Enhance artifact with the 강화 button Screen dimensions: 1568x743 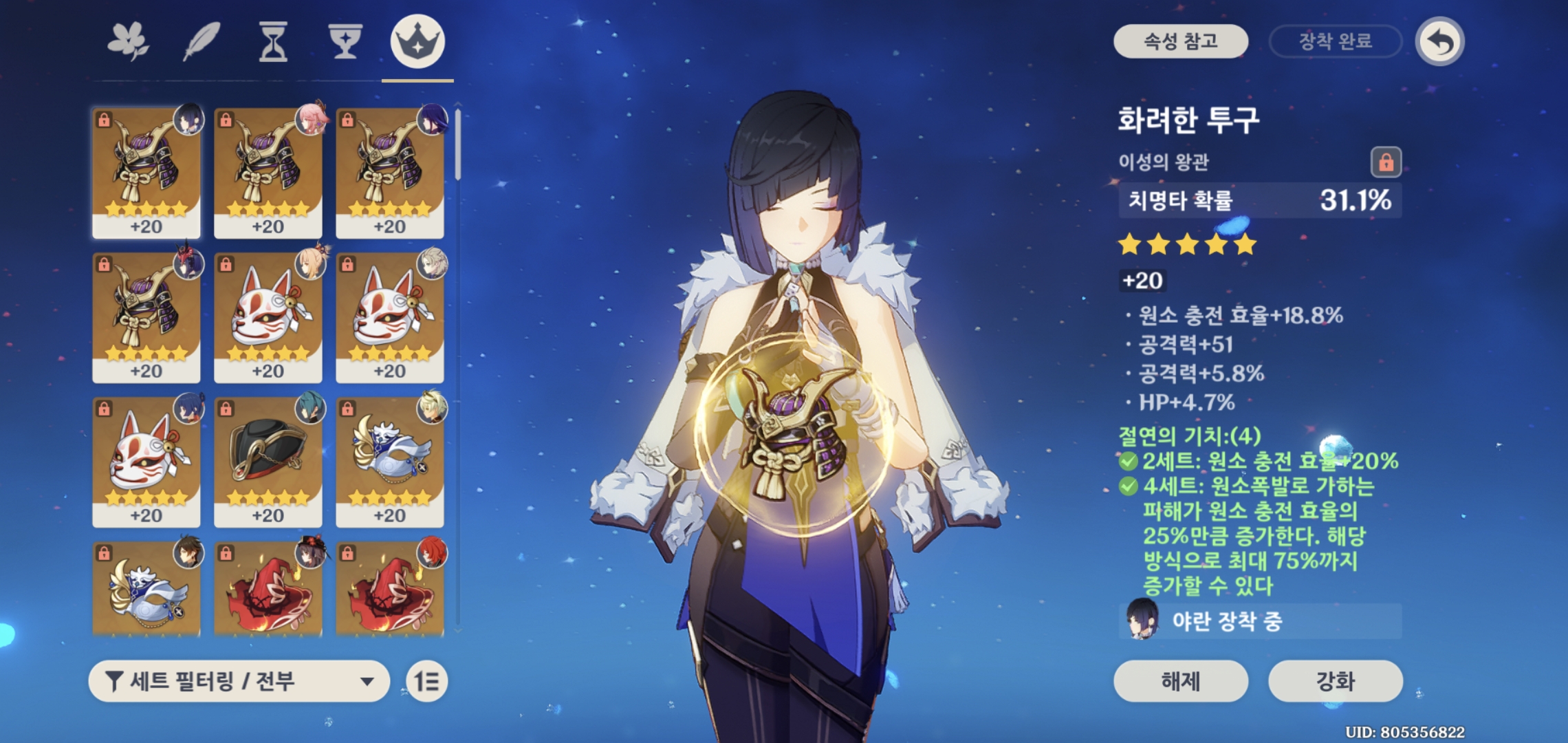1335,681
